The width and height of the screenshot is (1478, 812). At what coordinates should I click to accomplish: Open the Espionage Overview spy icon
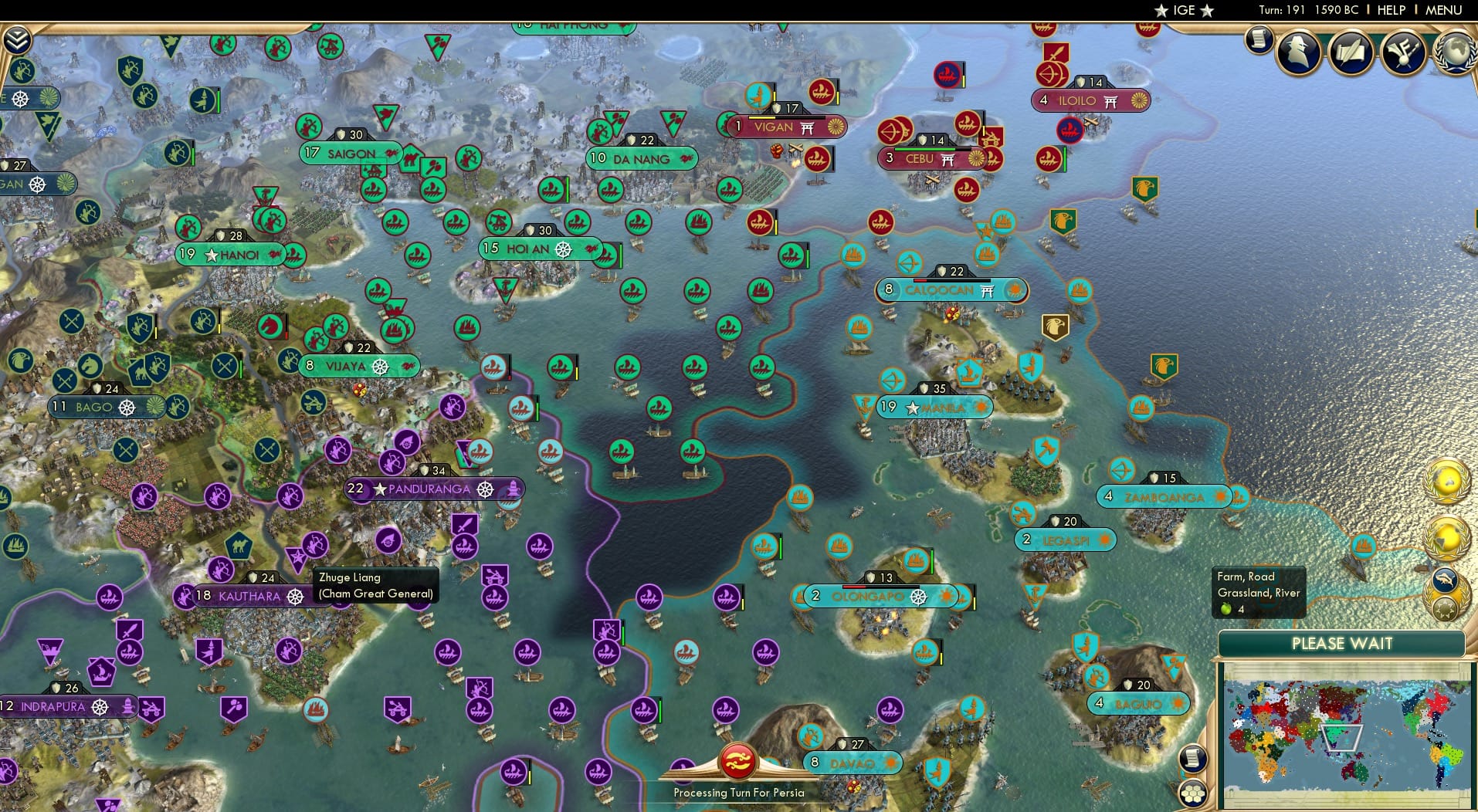click(1298, 53)
